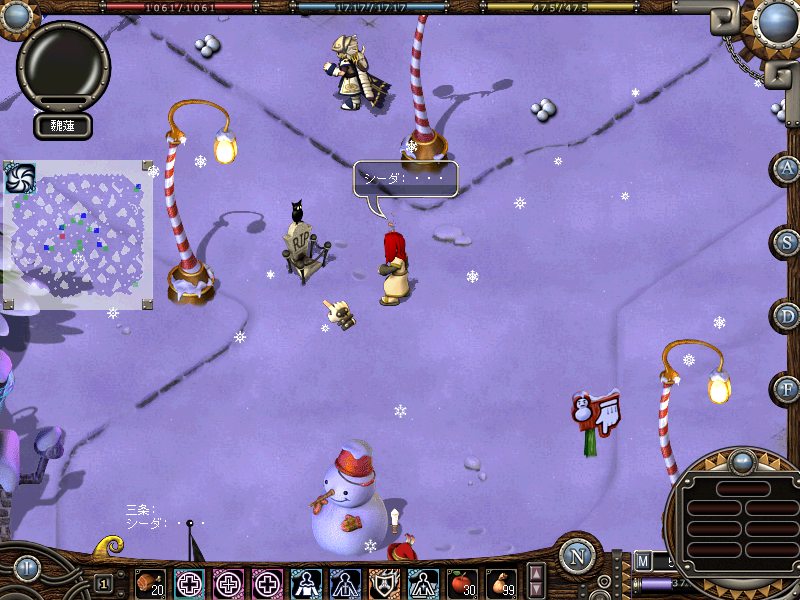Select the round S shortcut button
Screen dimensions: 800x600
coord(788,242)
